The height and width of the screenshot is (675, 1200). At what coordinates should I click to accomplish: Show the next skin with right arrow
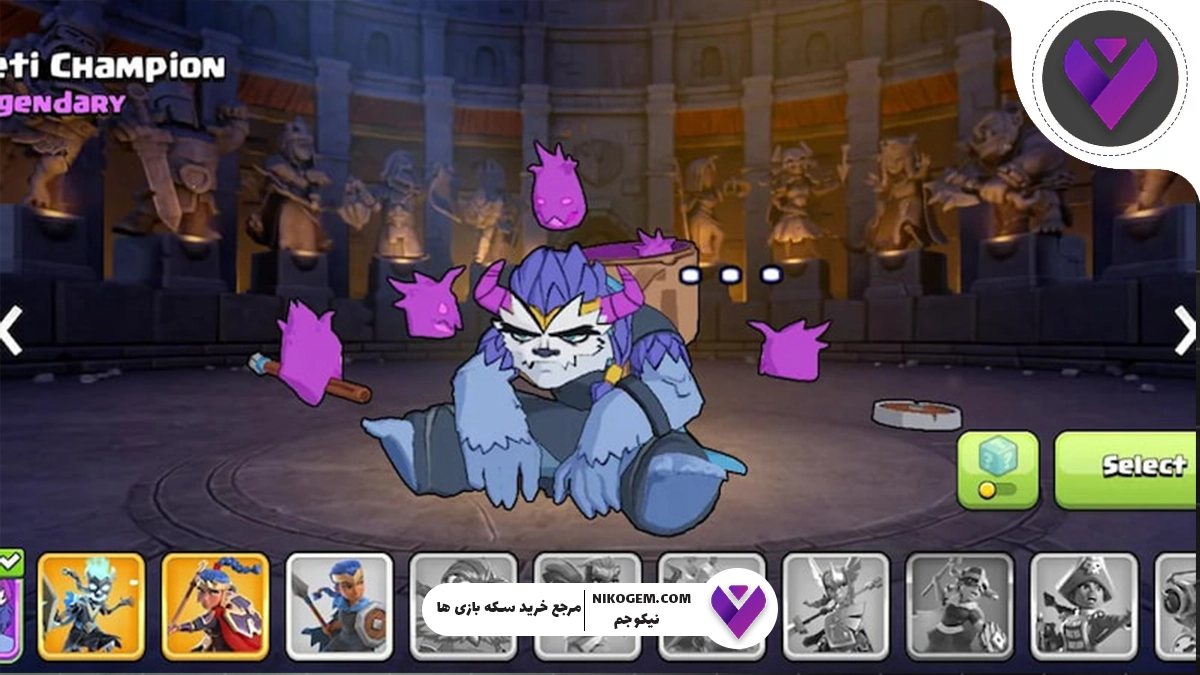[x=1184, y=330]
